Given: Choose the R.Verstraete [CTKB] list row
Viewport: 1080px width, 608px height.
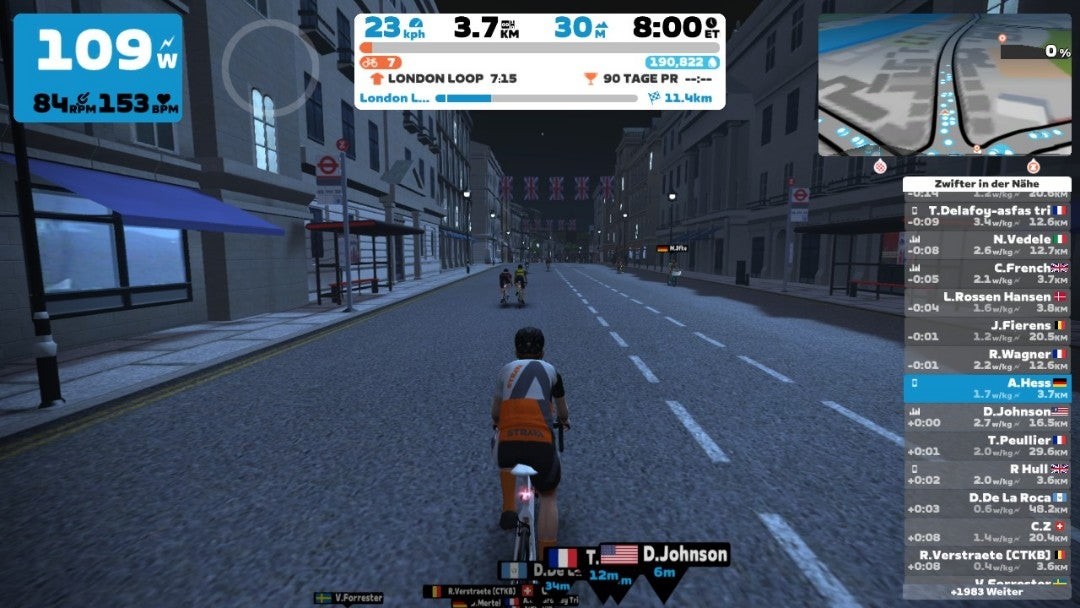Looking at the screenshot, I should coord(987,560).
